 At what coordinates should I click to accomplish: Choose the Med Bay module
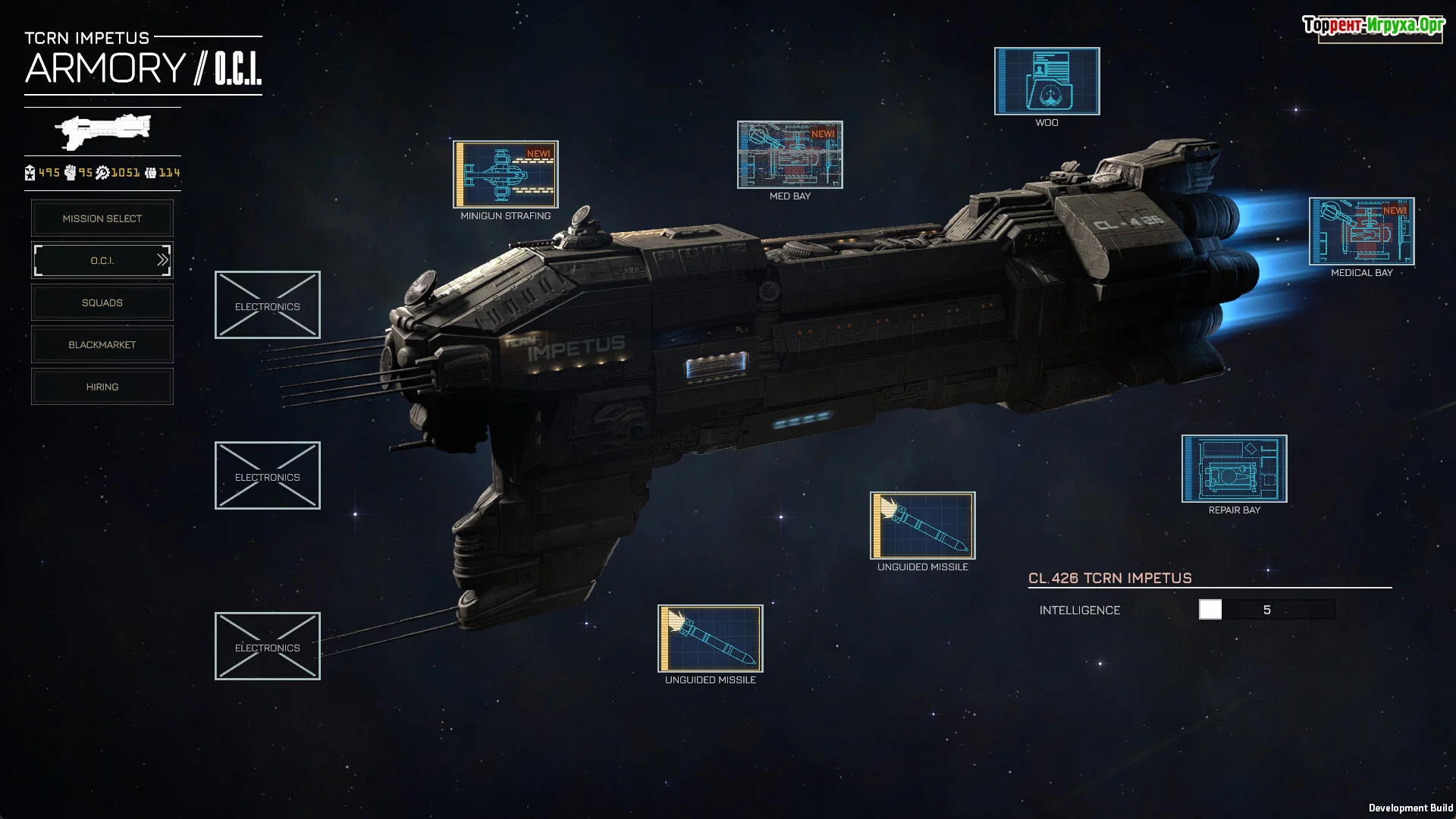(x=789, y=155)
